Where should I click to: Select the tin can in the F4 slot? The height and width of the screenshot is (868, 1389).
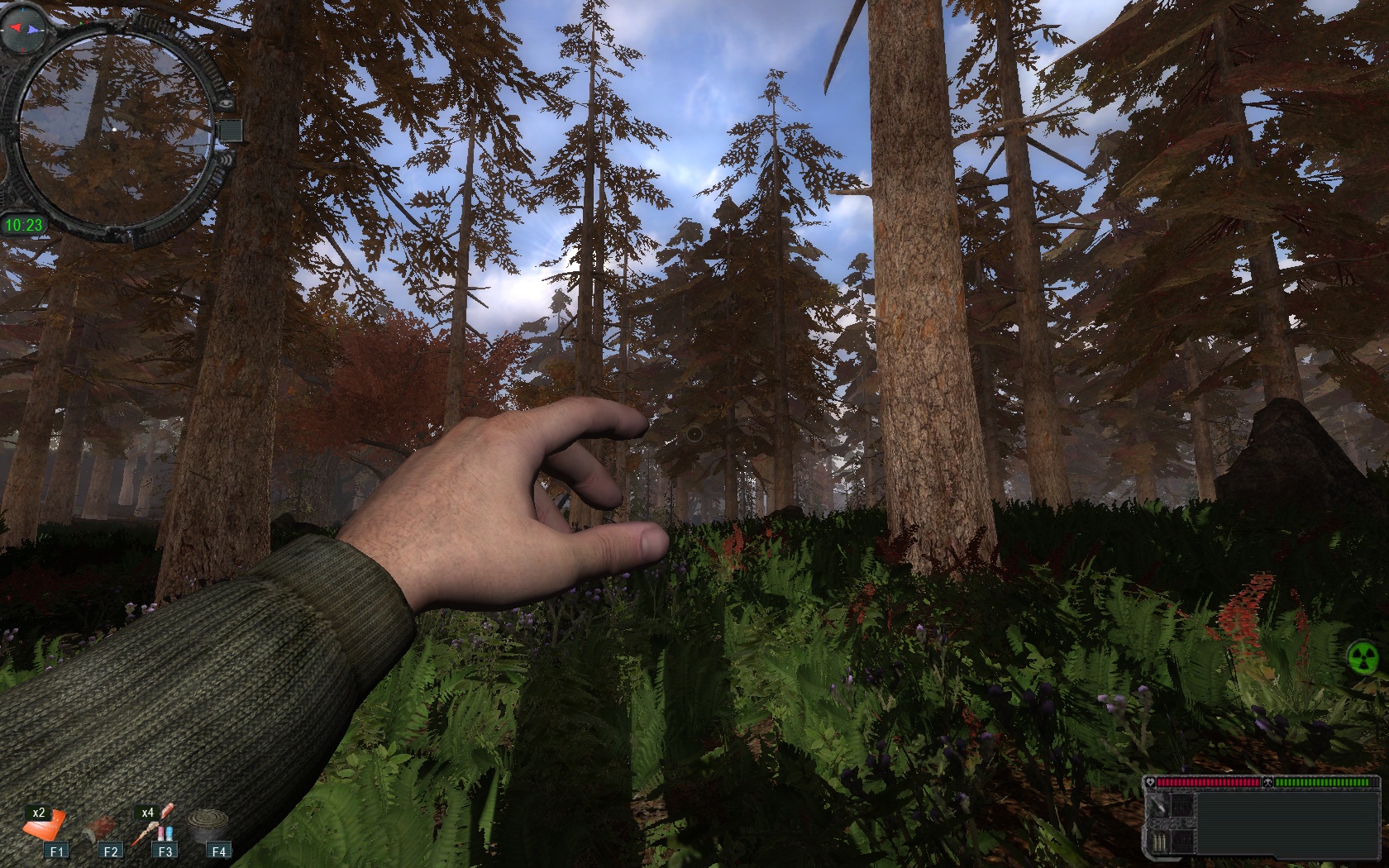[206, 824]
